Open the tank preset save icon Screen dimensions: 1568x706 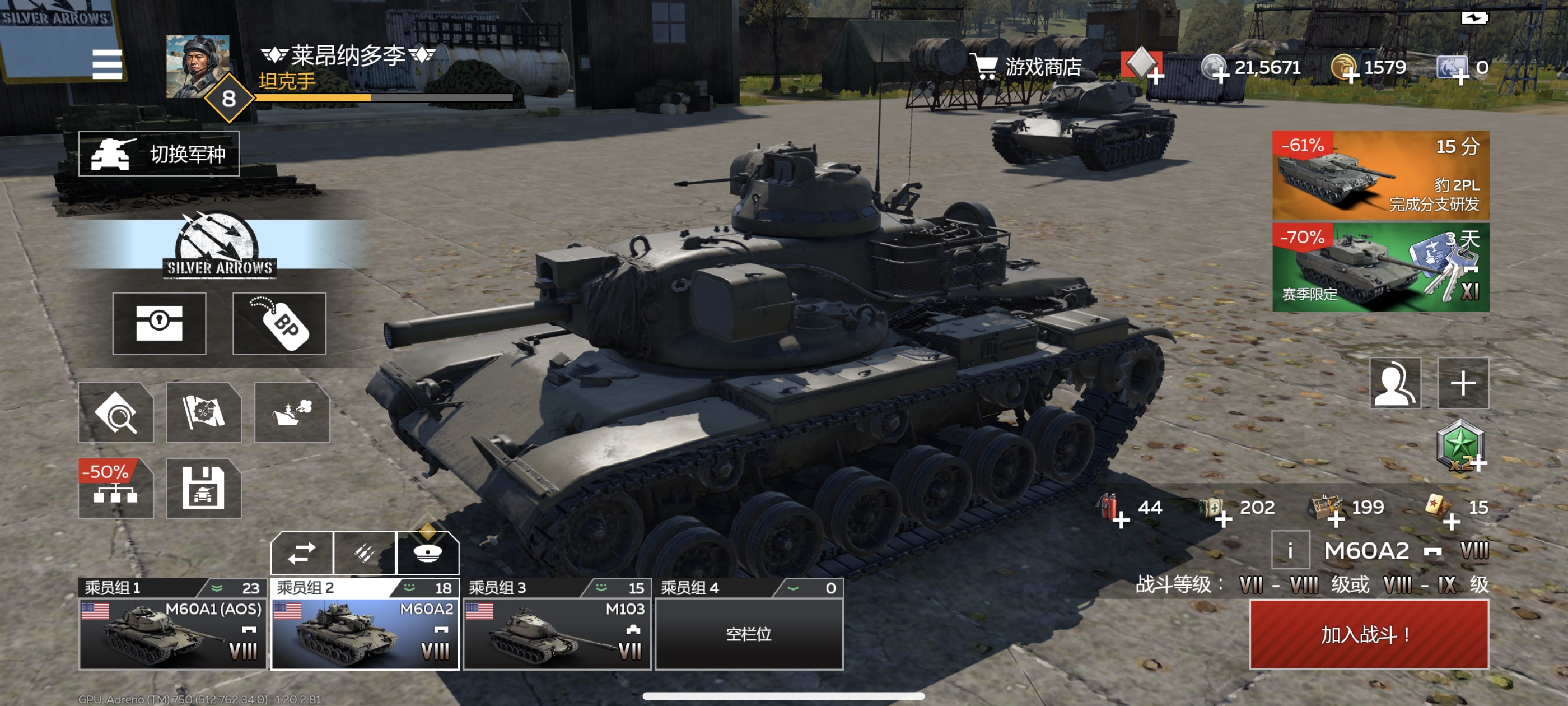click(x=204, y=489)
